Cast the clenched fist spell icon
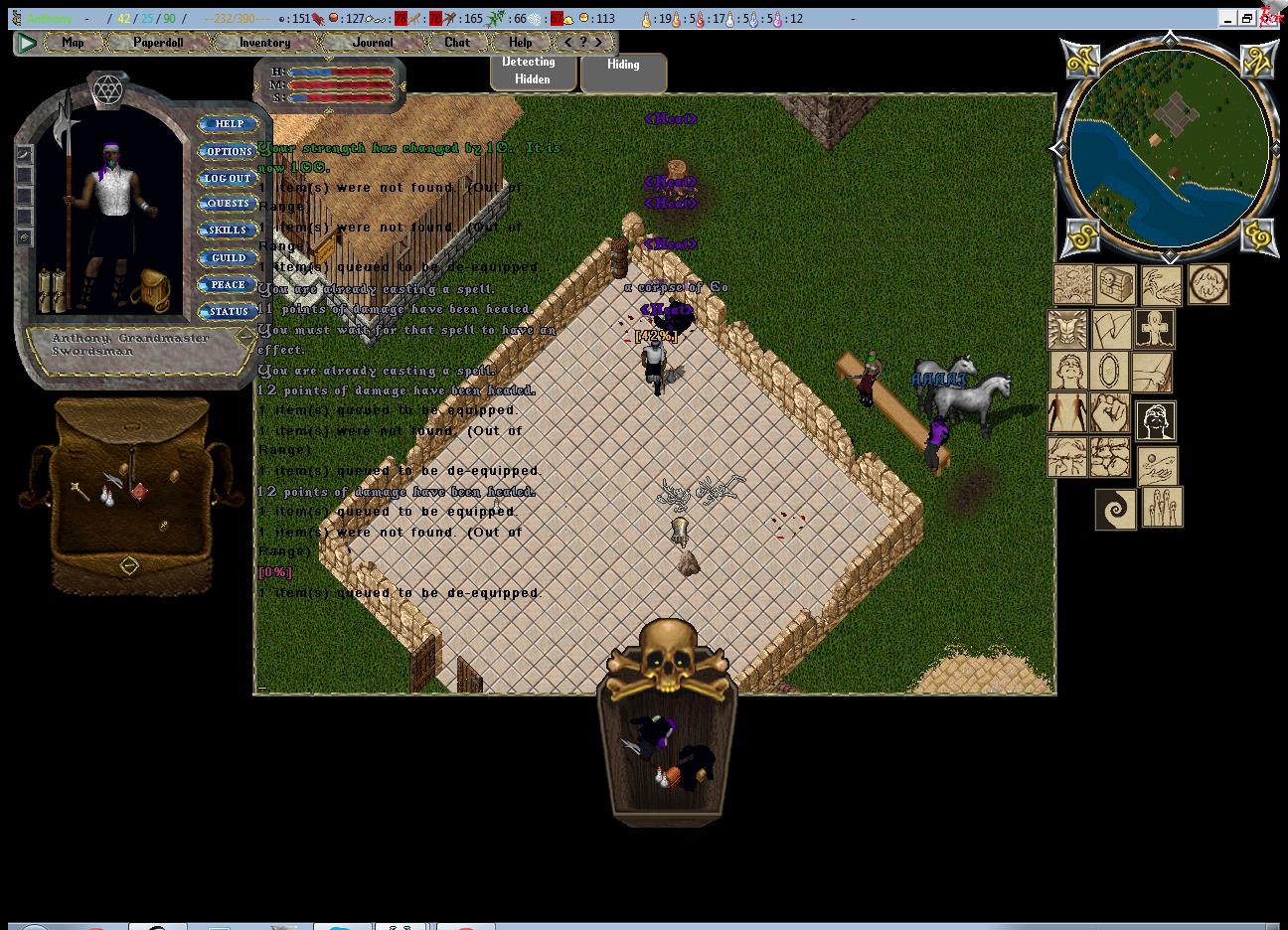This screenshot has height=930, width=1288. 1109,412
